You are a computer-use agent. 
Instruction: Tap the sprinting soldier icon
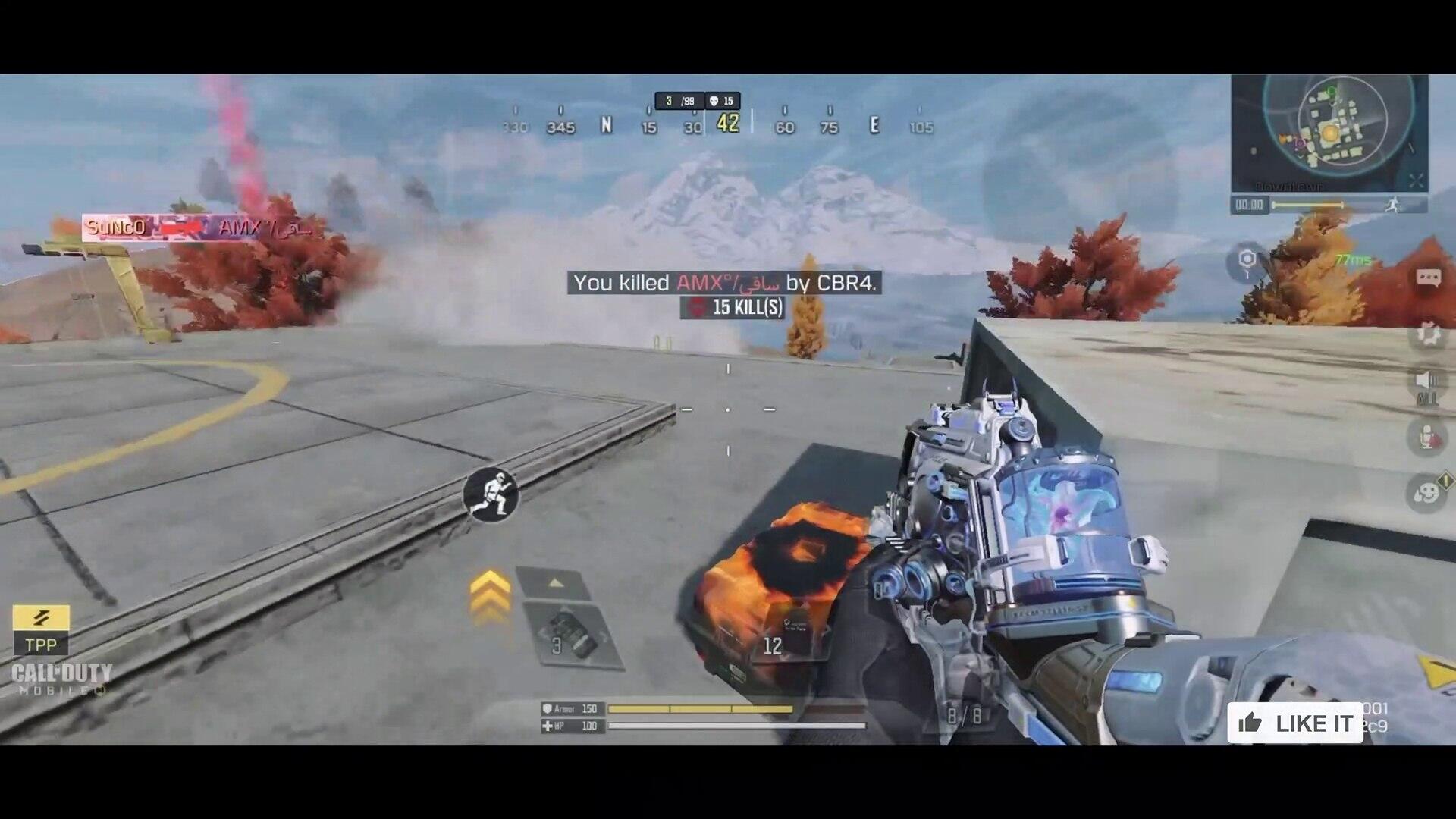pos(491,494)
